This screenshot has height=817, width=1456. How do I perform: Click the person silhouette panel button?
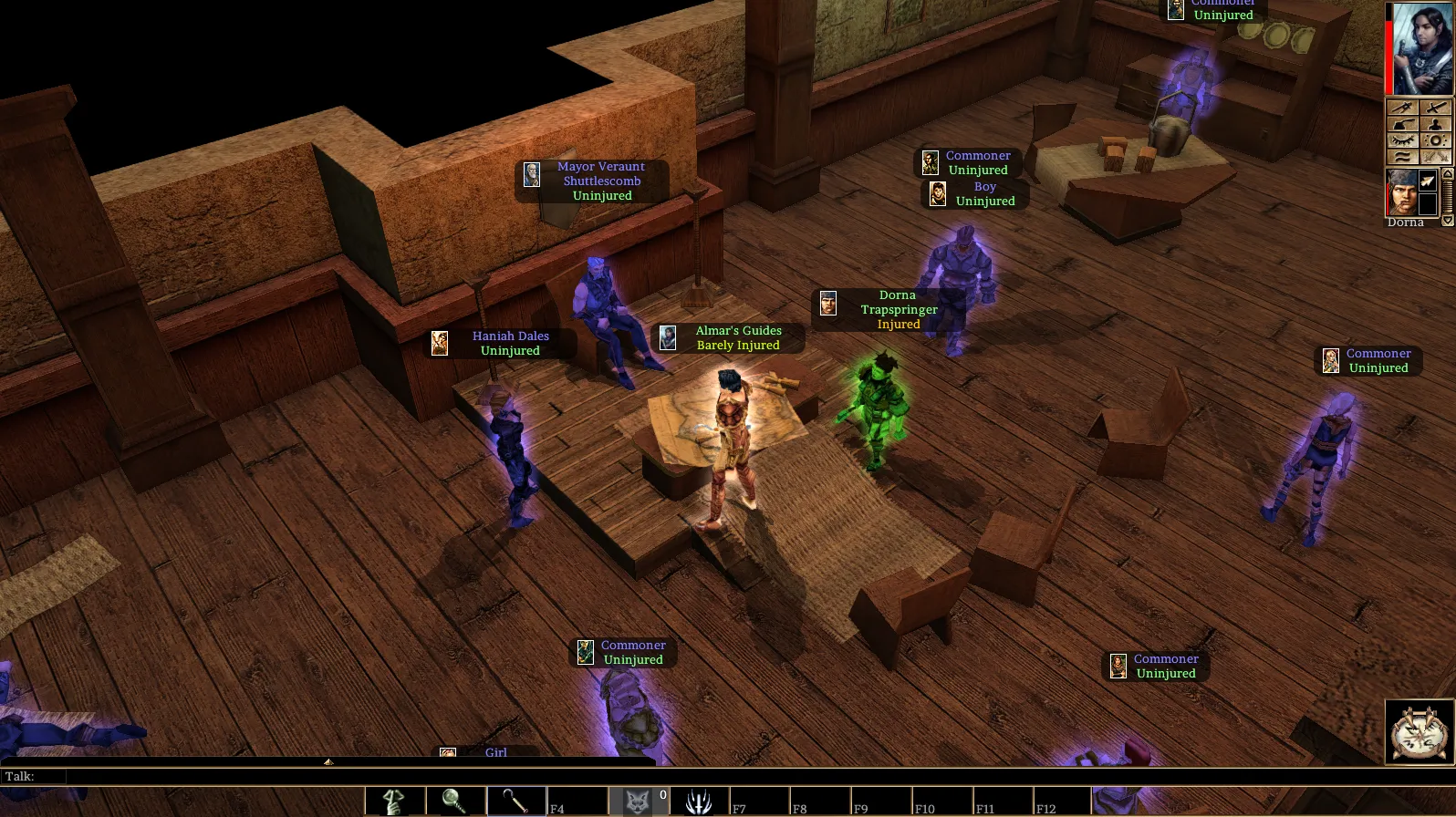click(1435, 124)
